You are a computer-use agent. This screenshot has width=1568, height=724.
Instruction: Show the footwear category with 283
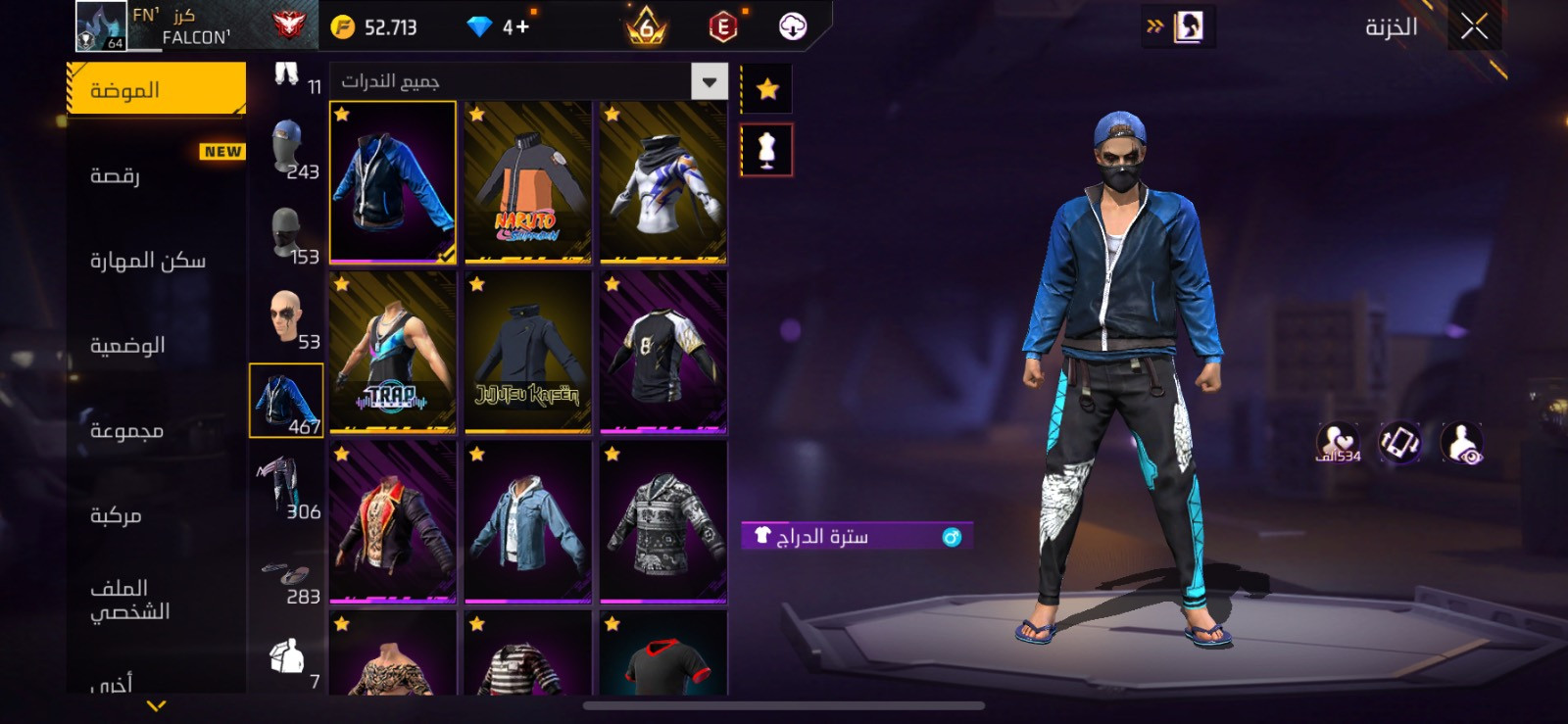coord(287,578)
